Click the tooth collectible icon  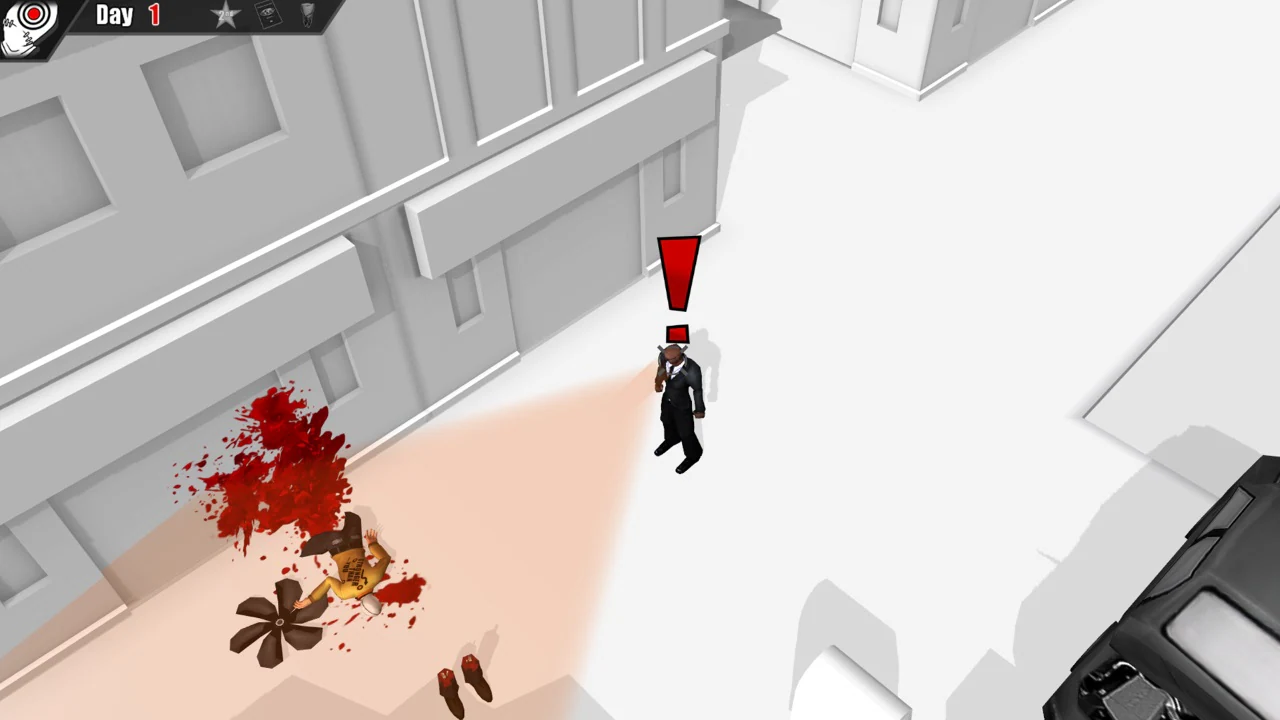(x=306, y=14)
